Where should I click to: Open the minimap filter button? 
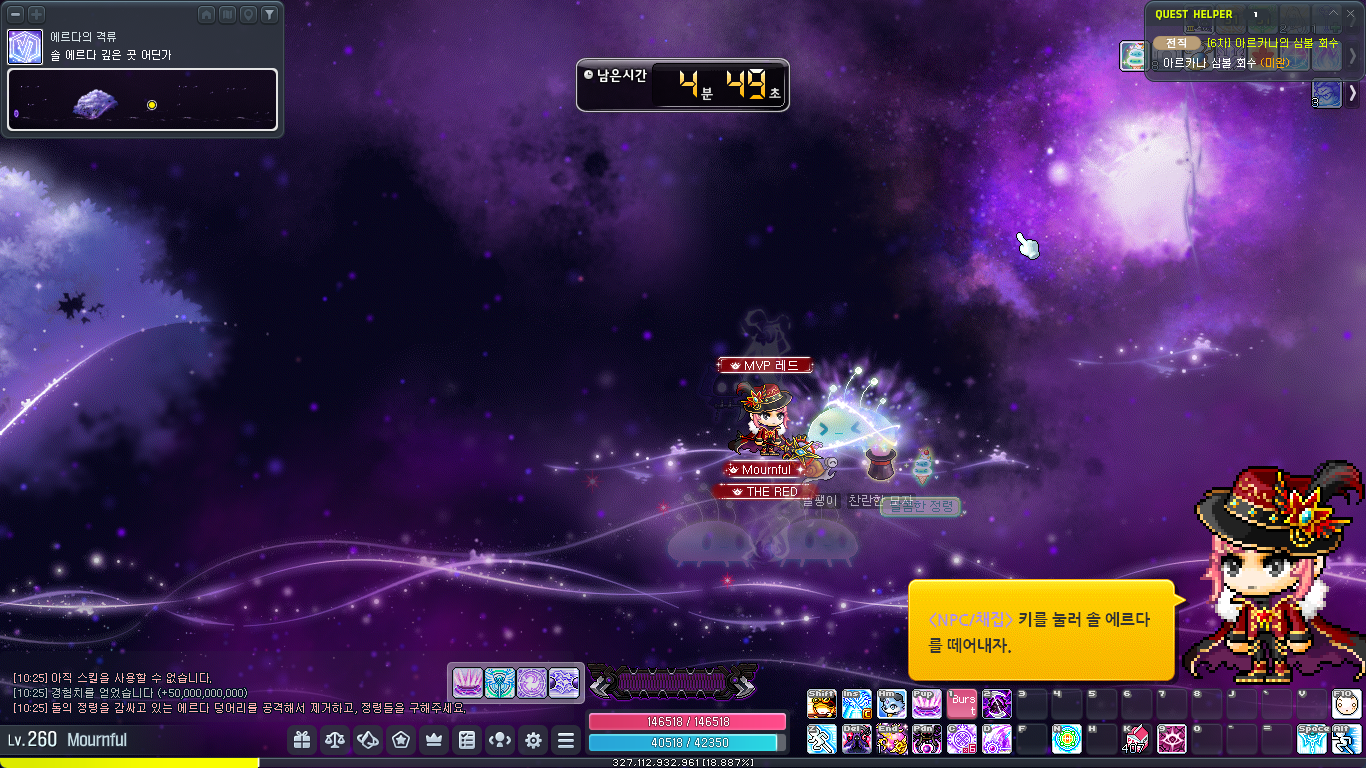268,15
